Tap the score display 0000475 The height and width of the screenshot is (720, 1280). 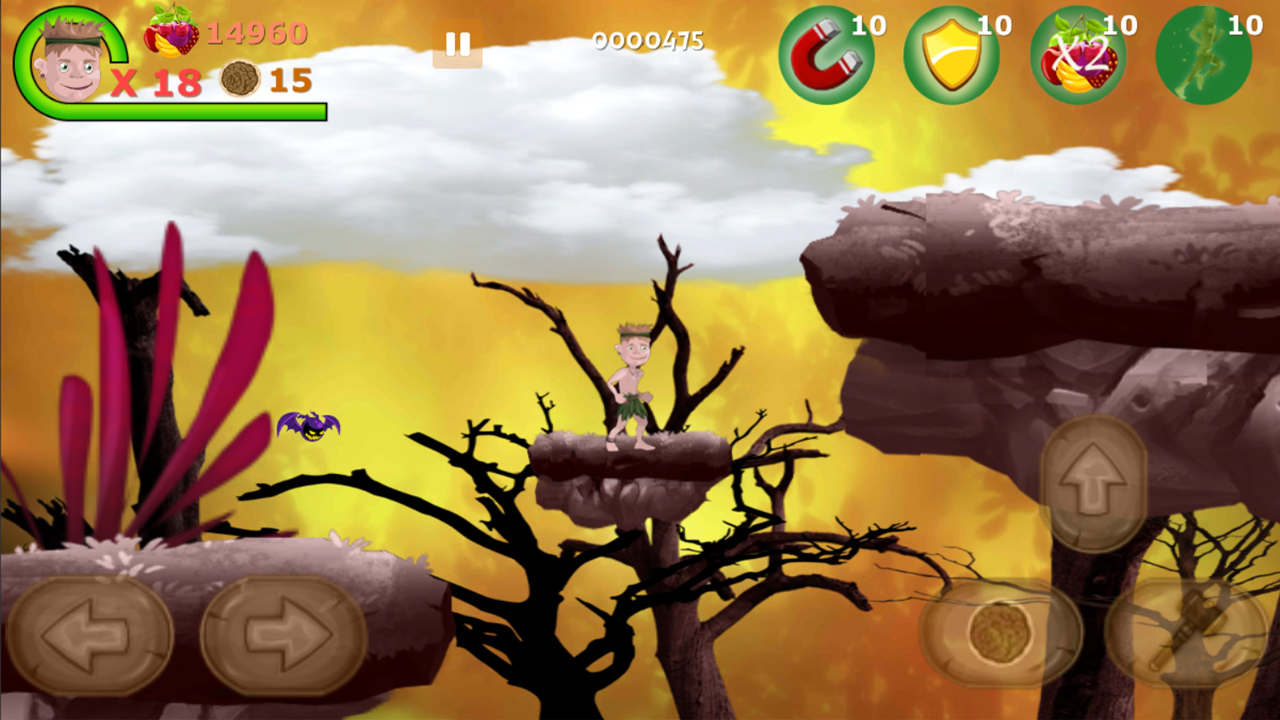tap(648, 41)
